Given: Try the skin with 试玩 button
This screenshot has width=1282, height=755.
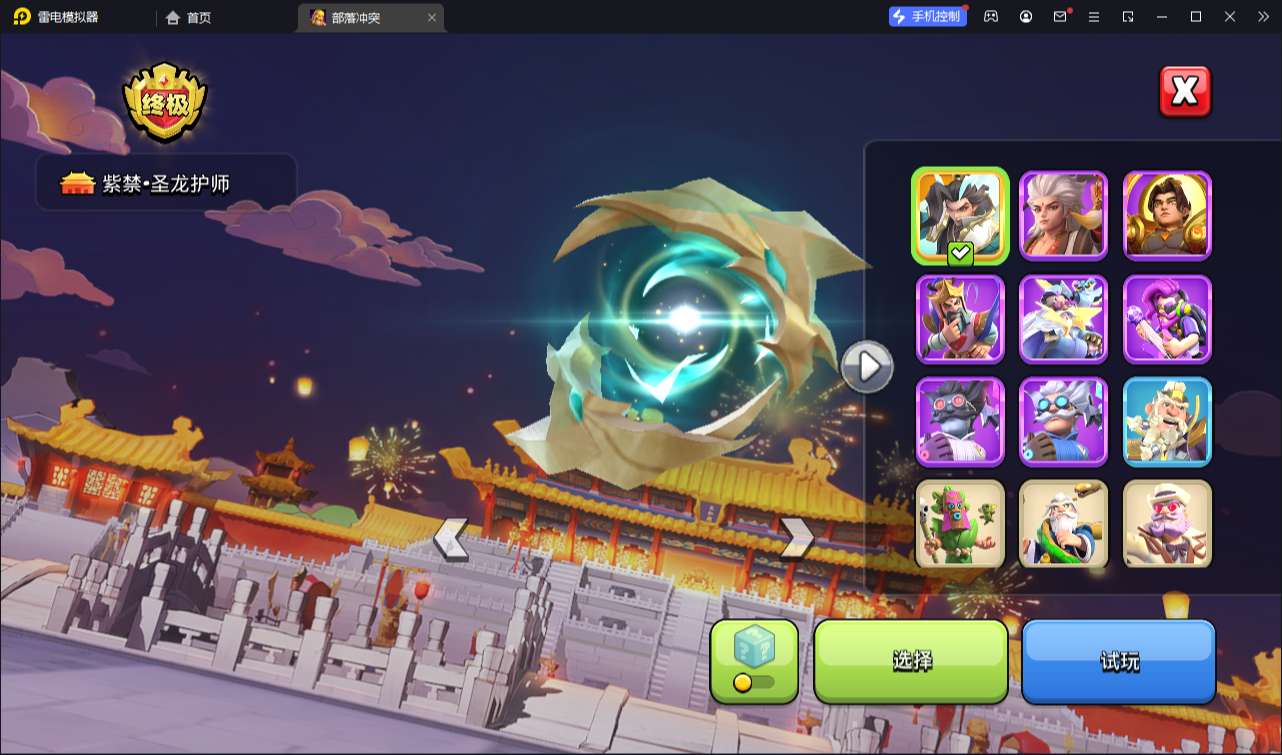Looking at the screenshot, I should click(x=1119, y=660).
